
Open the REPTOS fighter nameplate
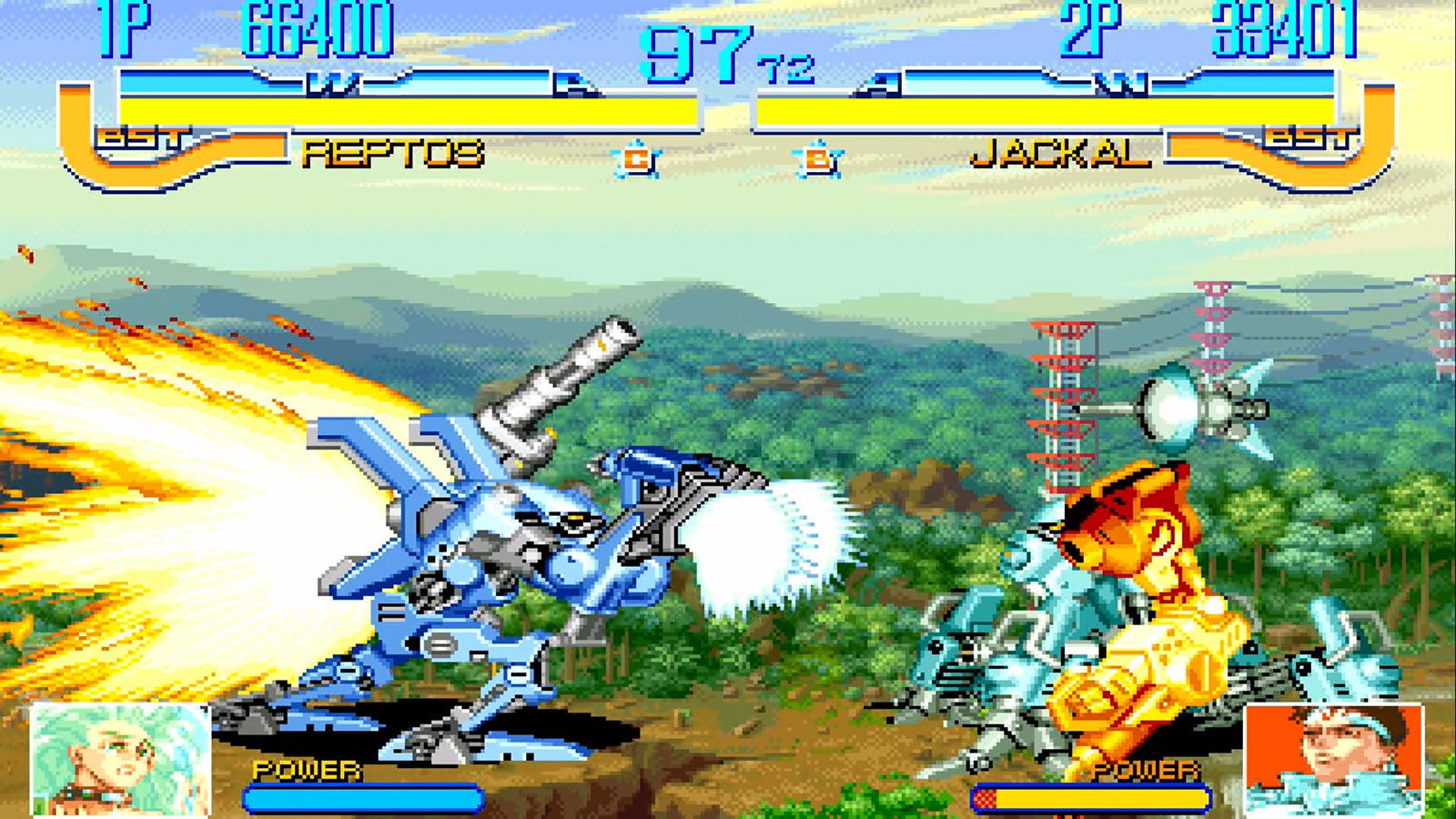click(391, 155)
